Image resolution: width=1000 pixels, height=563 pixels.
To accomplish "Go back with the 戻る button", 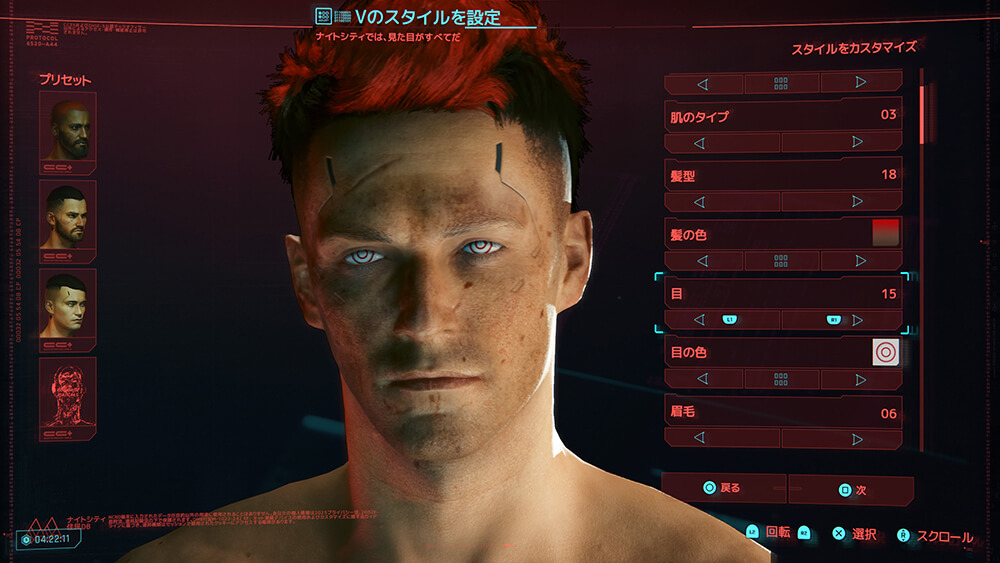I will (723, 489).
